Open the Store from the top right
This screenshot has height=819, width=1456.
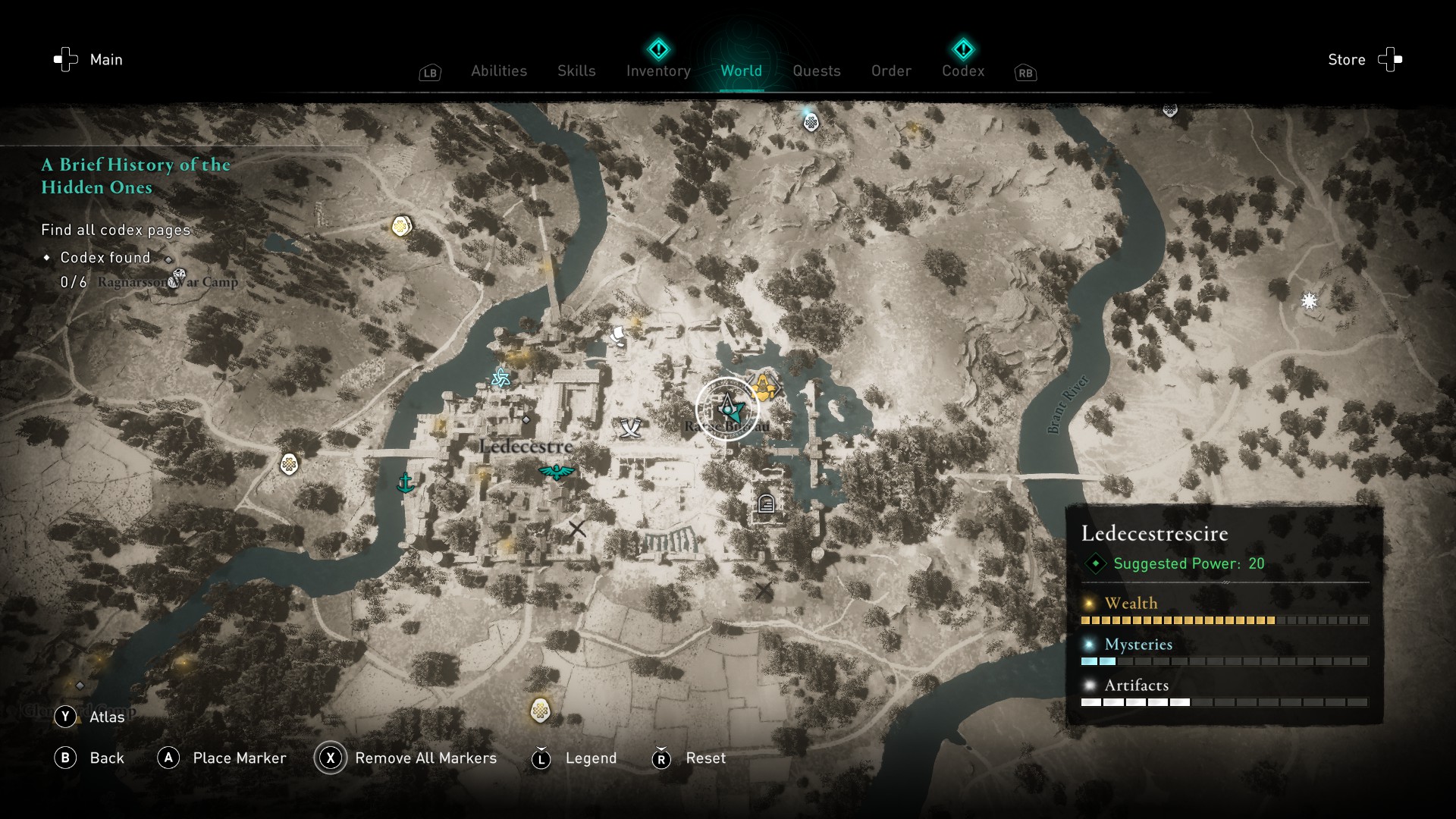[1346, 59]
